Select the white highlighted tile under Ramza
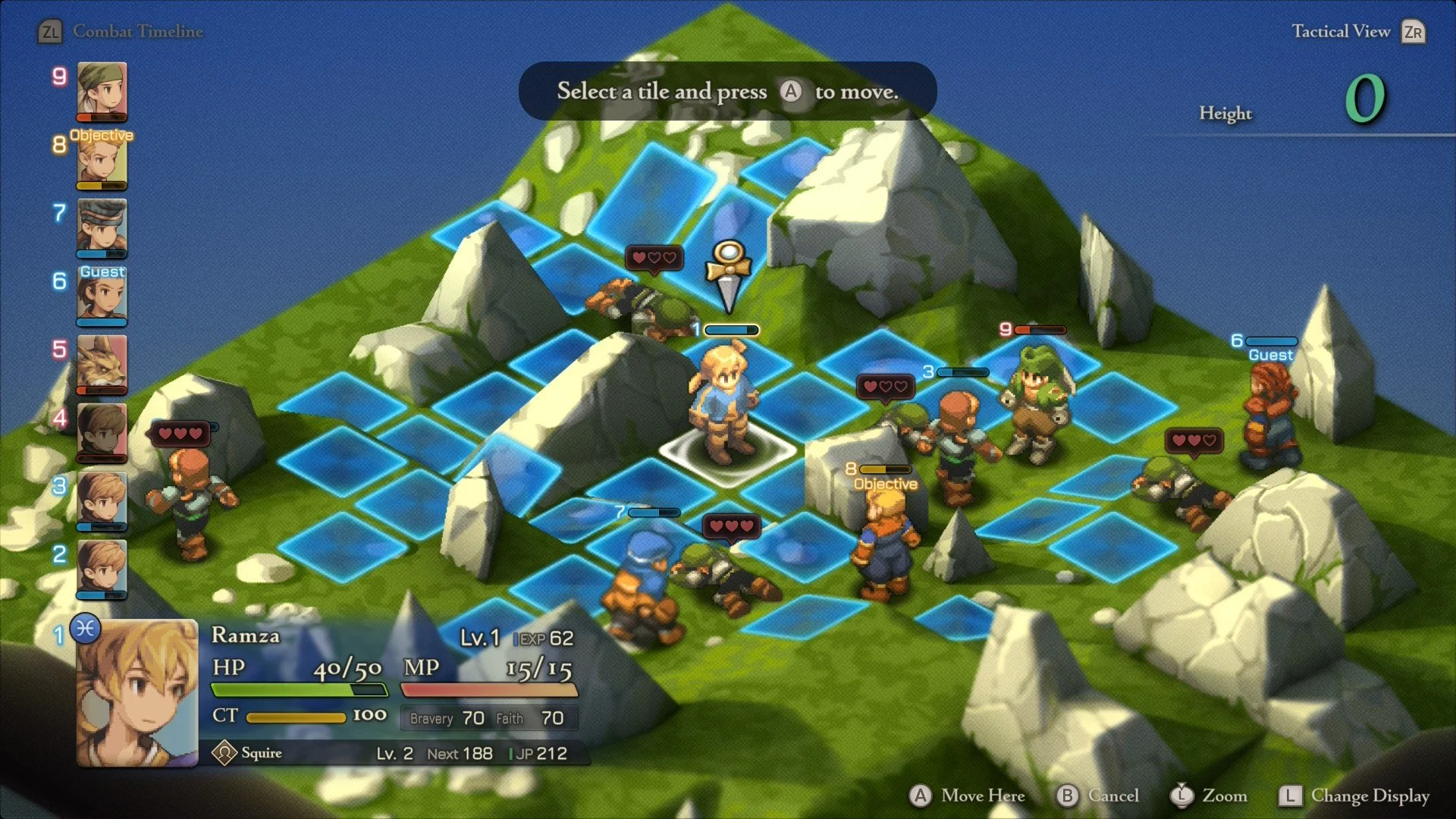Screen dimensions: 1456x819 (x=726, y=455)
